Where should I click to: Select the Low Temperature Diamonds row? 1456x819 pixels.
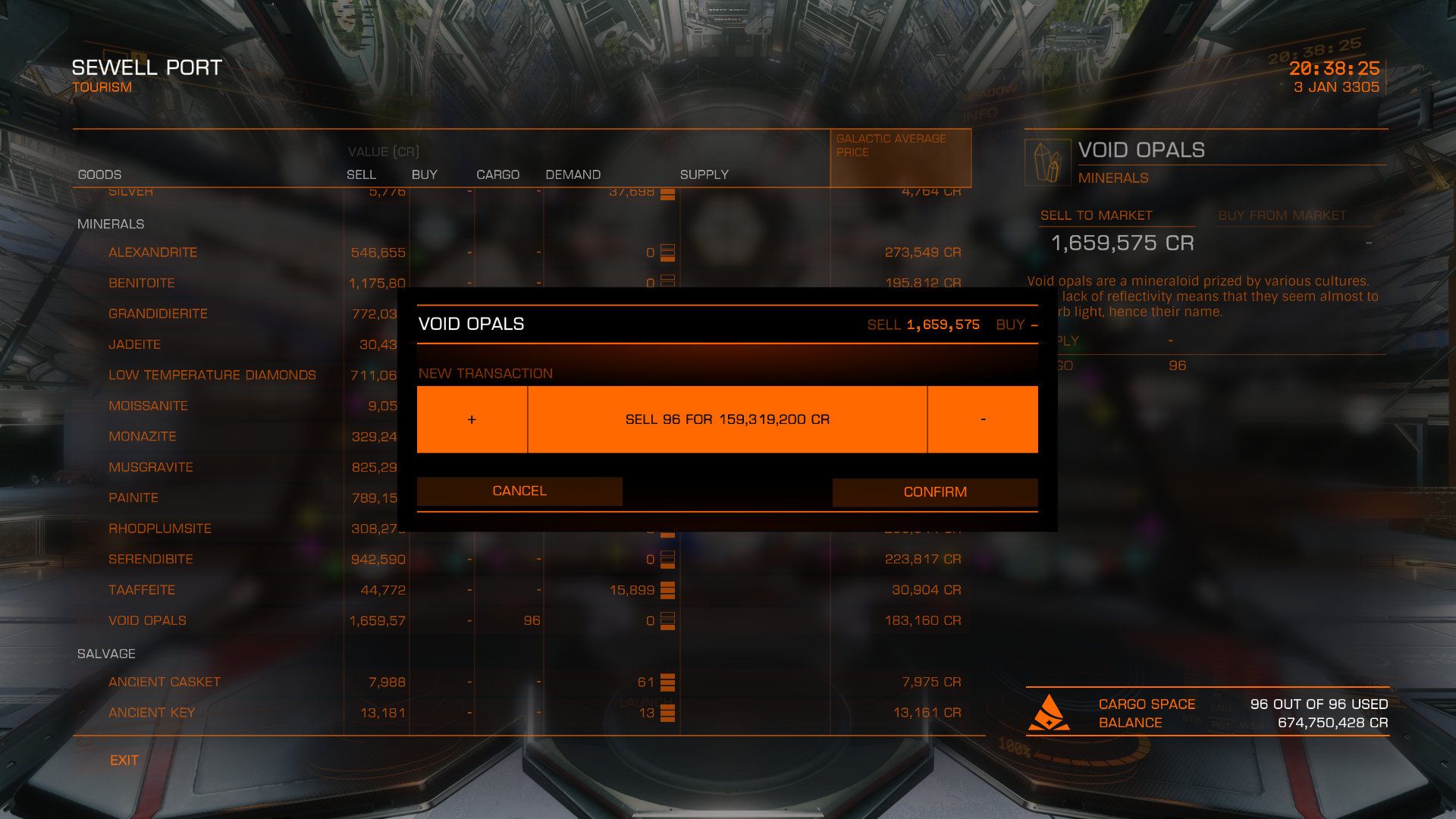click(212, 375)
